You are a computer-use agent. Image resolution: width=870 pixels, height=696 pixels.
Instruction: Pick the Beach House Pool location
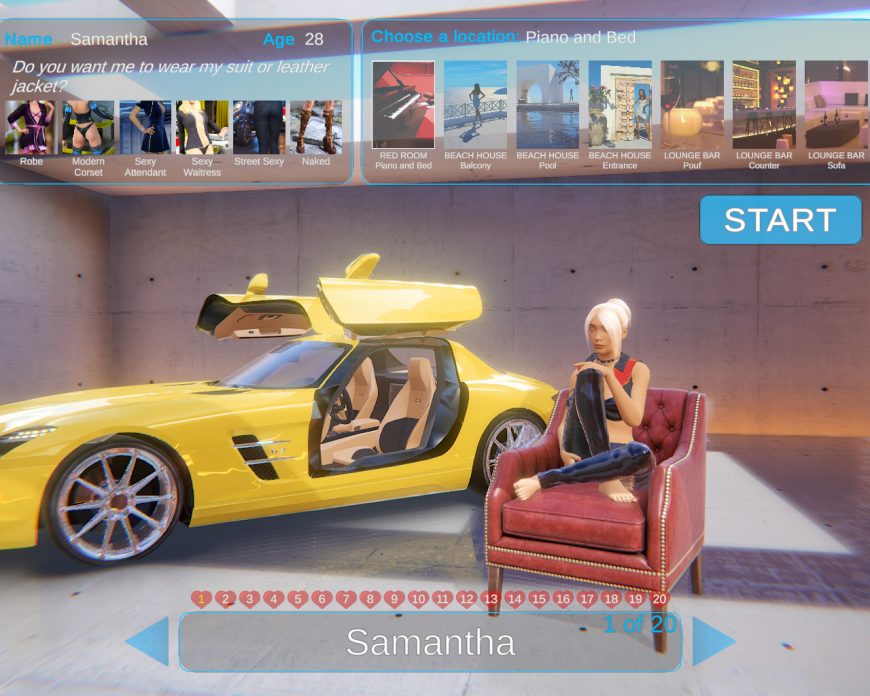coord(548,105)
